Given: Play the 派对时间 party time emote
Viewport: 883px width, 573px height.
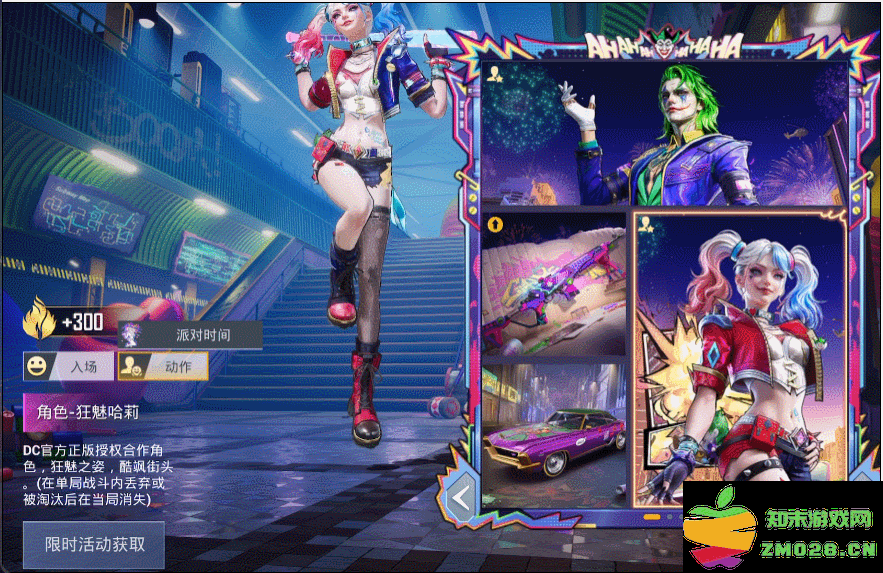Looking at the screenshot, I should (x=190, y=335).
